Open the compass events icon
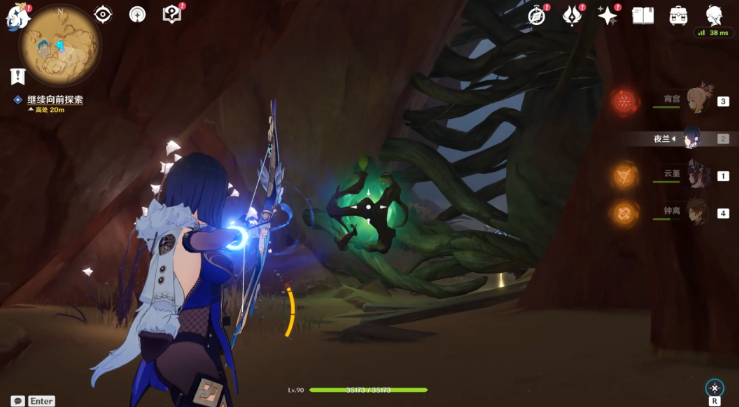Image resolution: width=739 pixels, height=407 pixels. pyautogui.click(x=538, y=15)
